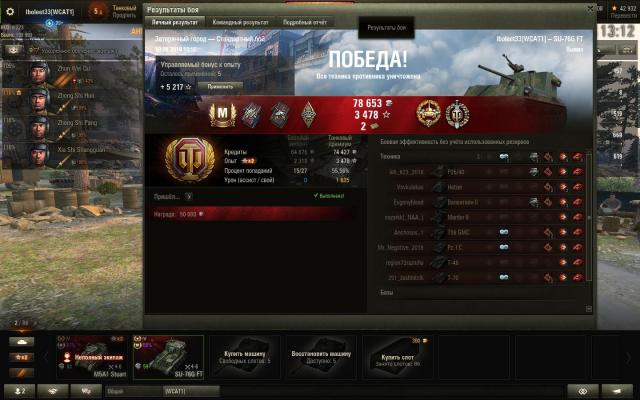This screenshot has height=400, width=640.
Task: Open the Восстановить машину restore slot
Action: (x=320, y=357)
